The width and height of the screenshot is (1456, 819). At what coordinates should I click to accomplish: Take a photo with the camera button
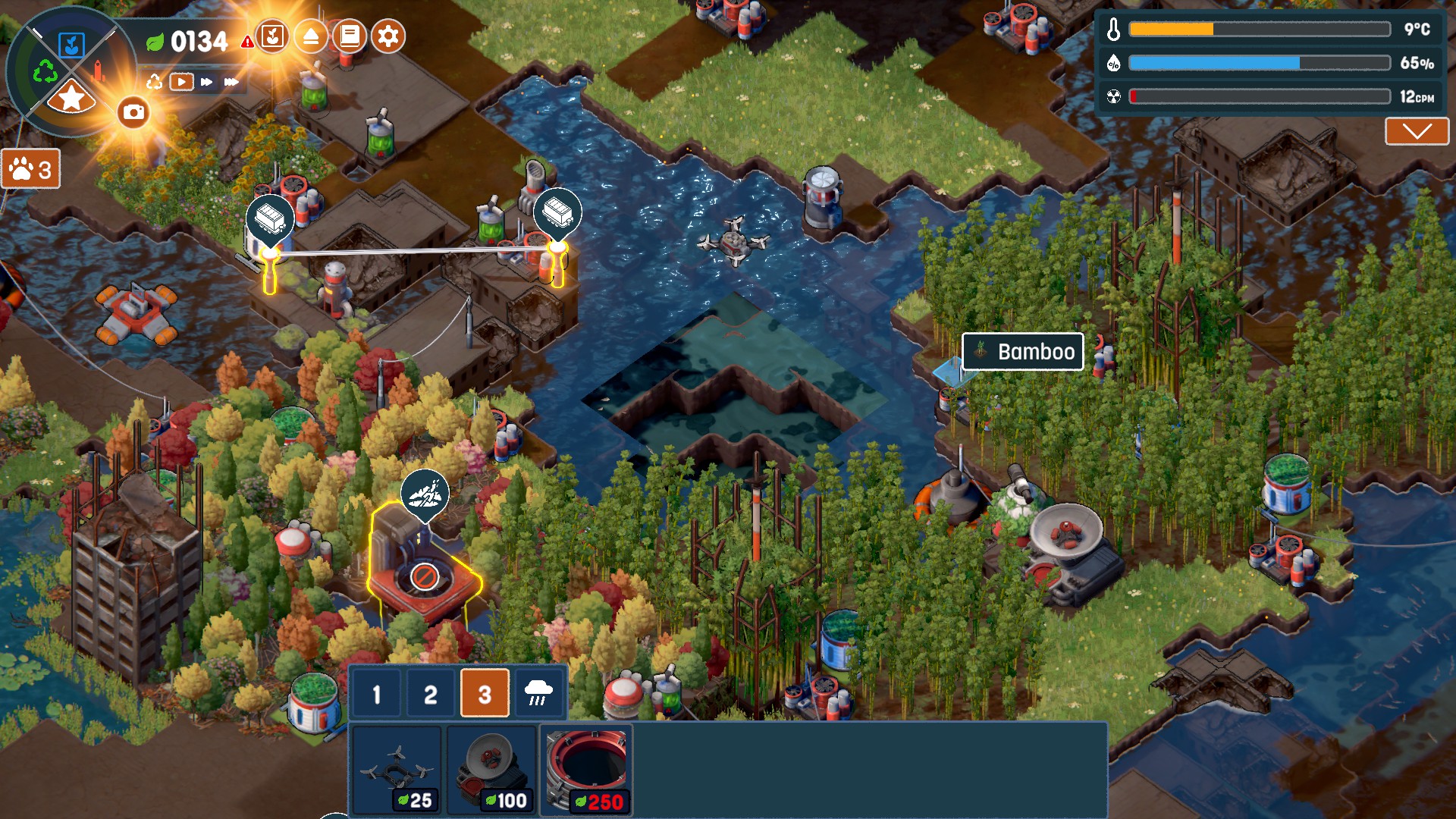(x=133, y=112)
